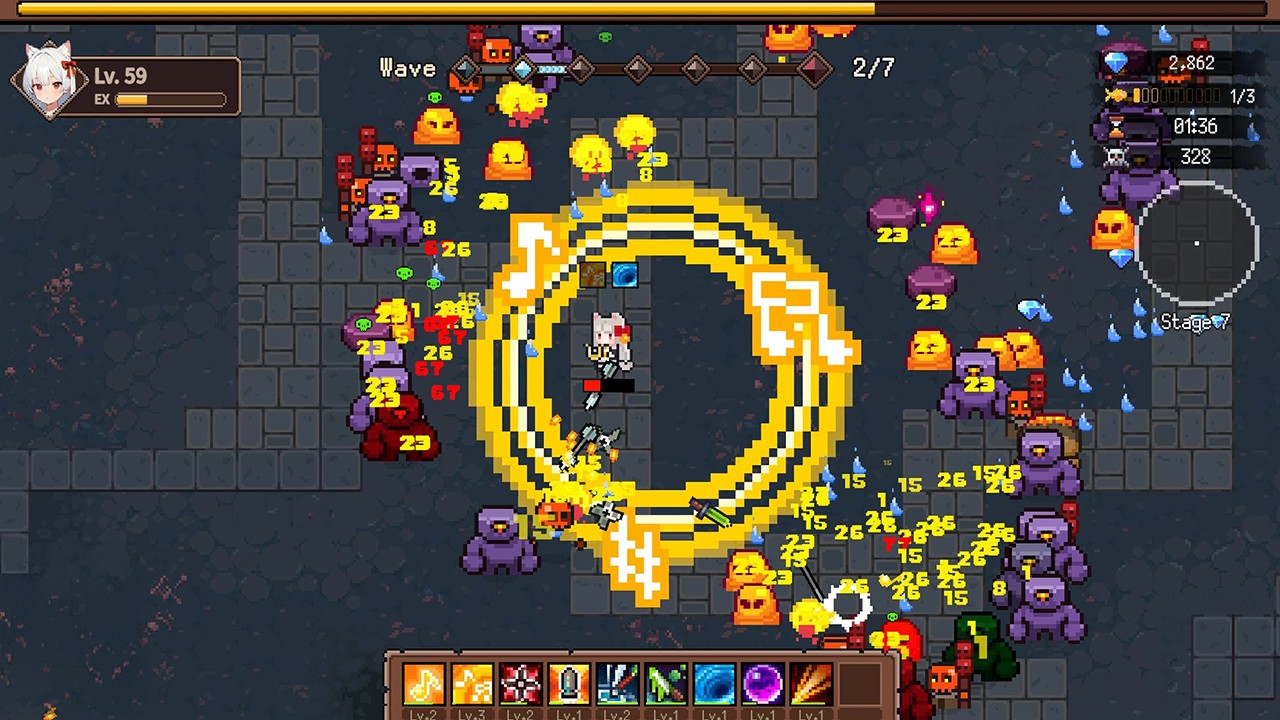
Task: Click the skull kill counter icon
Action: click(1117, 156)
